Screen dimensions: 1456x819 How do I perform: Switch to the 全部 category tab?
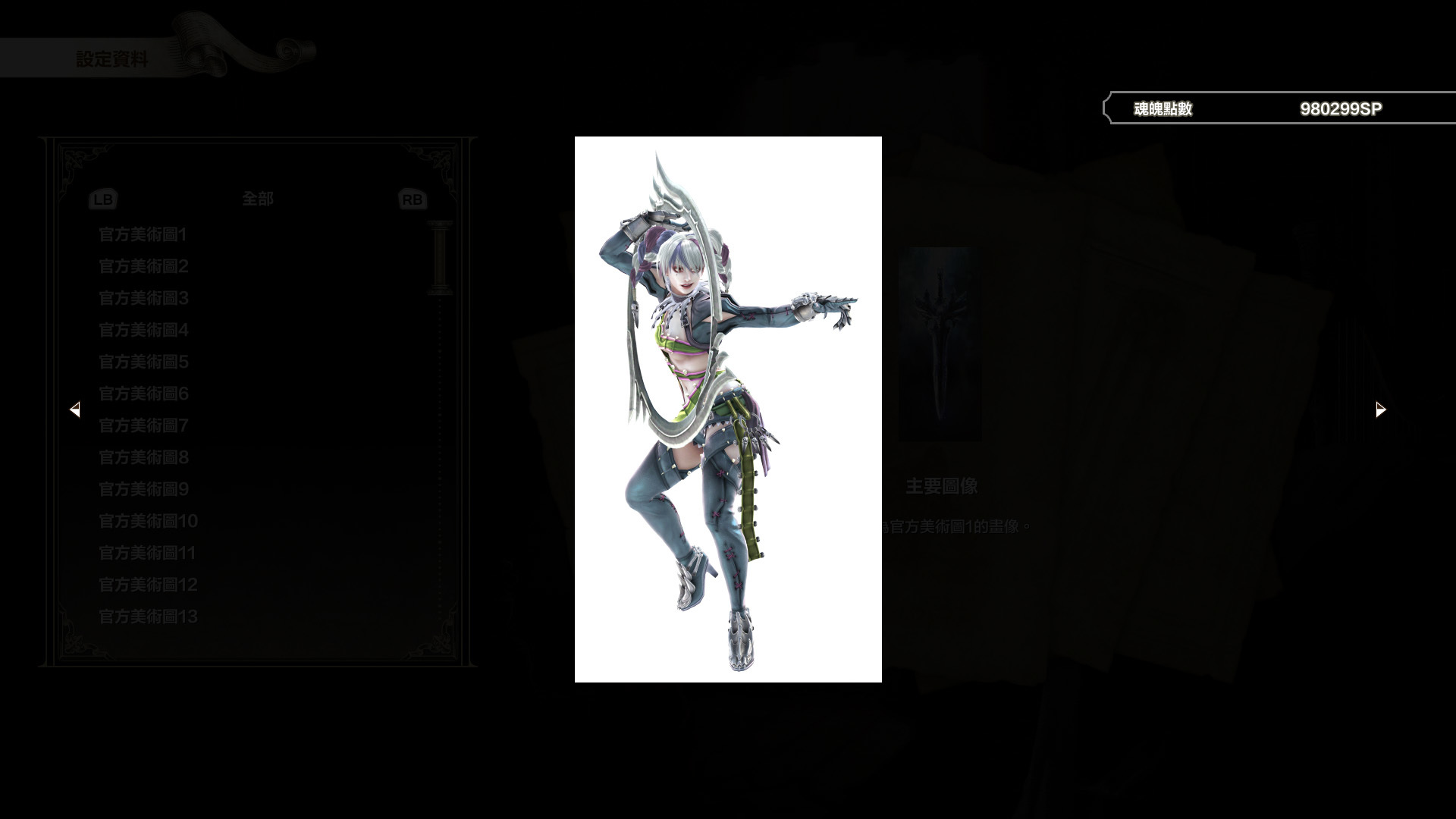click(258, 198)
